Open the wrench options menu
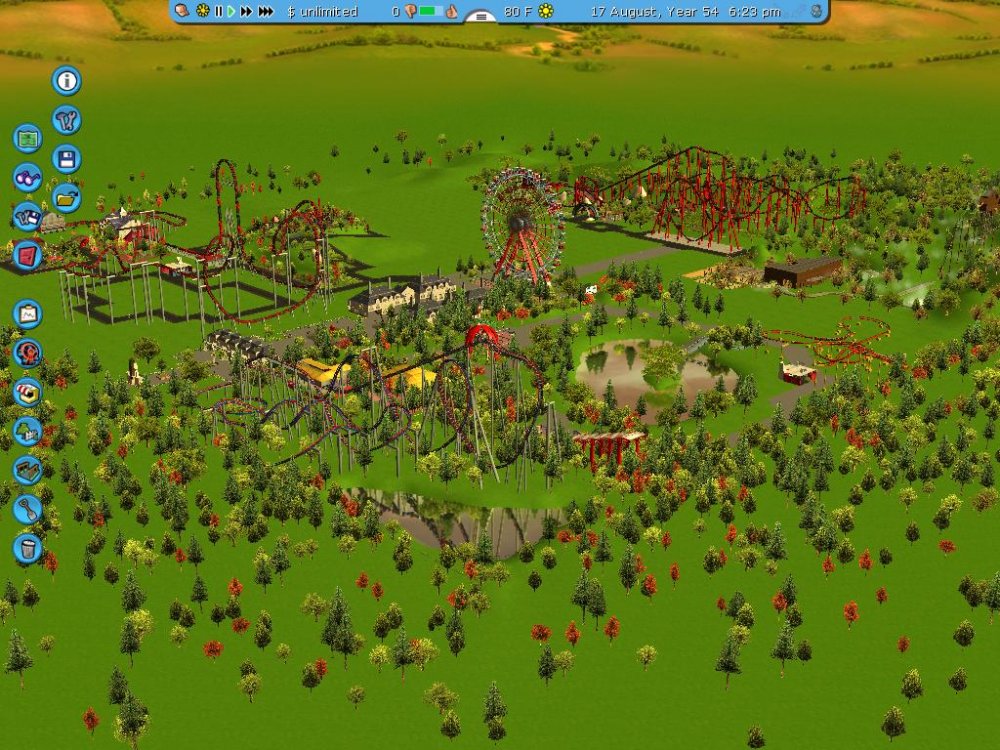This screenshot has height=750, width=1000. point(67,120)
